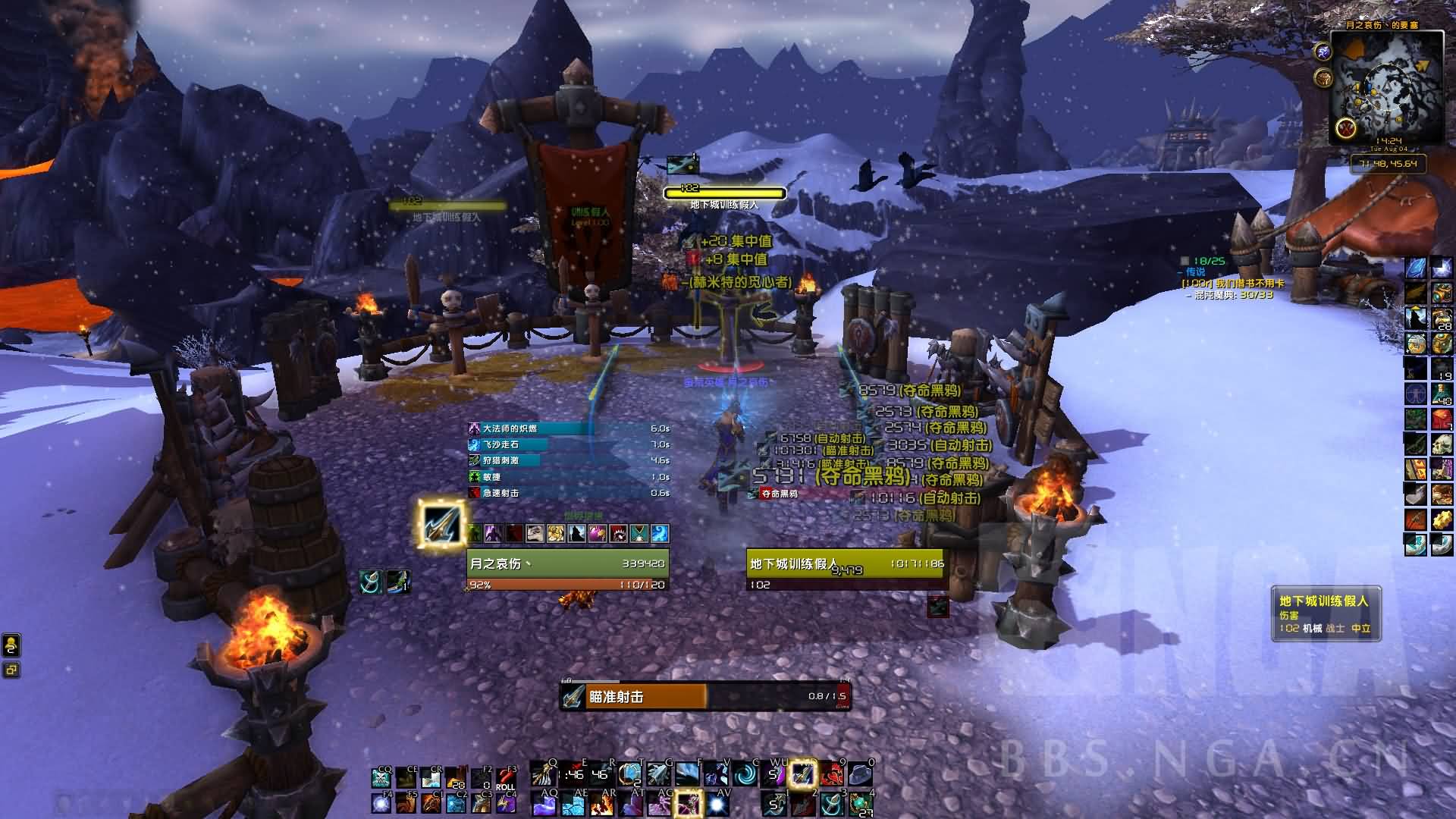This screenshot has height=819, width=1456.
Task: Click the crossed-axes garrison button on the minimap
Action: point(1346,127)
